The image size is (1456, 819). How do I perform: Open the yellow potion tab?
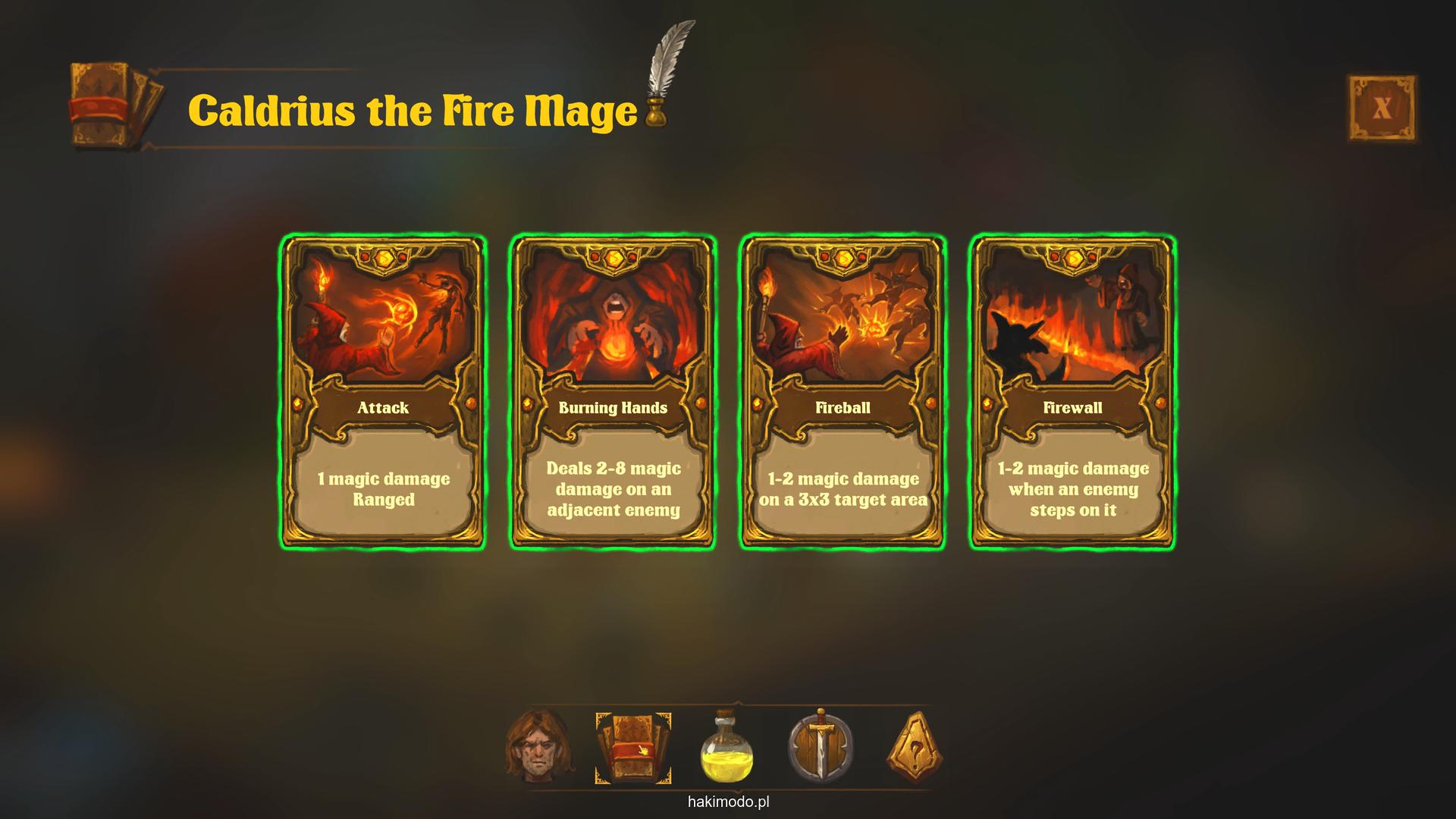(x=726, y=748)
